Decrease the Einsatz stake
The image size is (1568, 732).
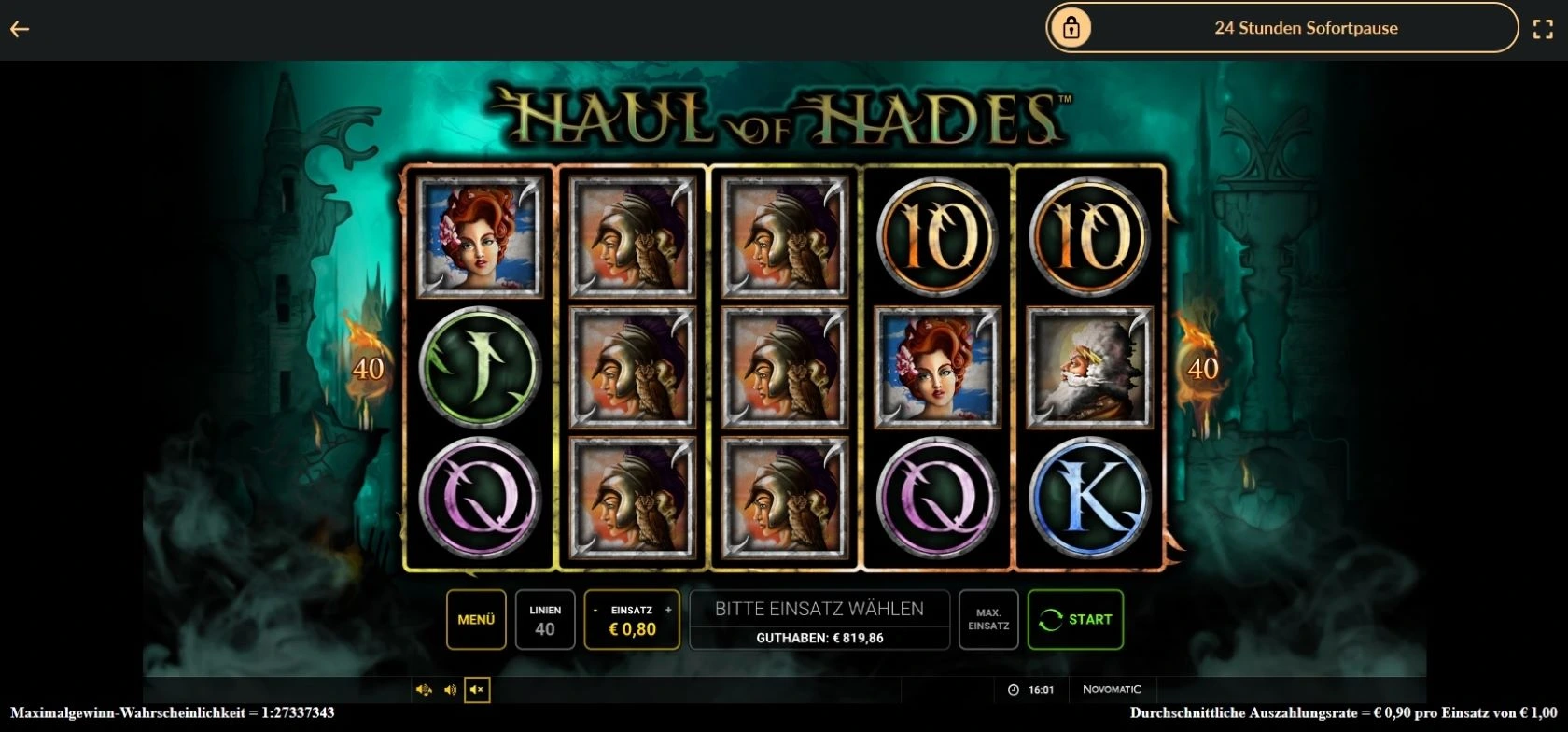click(595, 610)
